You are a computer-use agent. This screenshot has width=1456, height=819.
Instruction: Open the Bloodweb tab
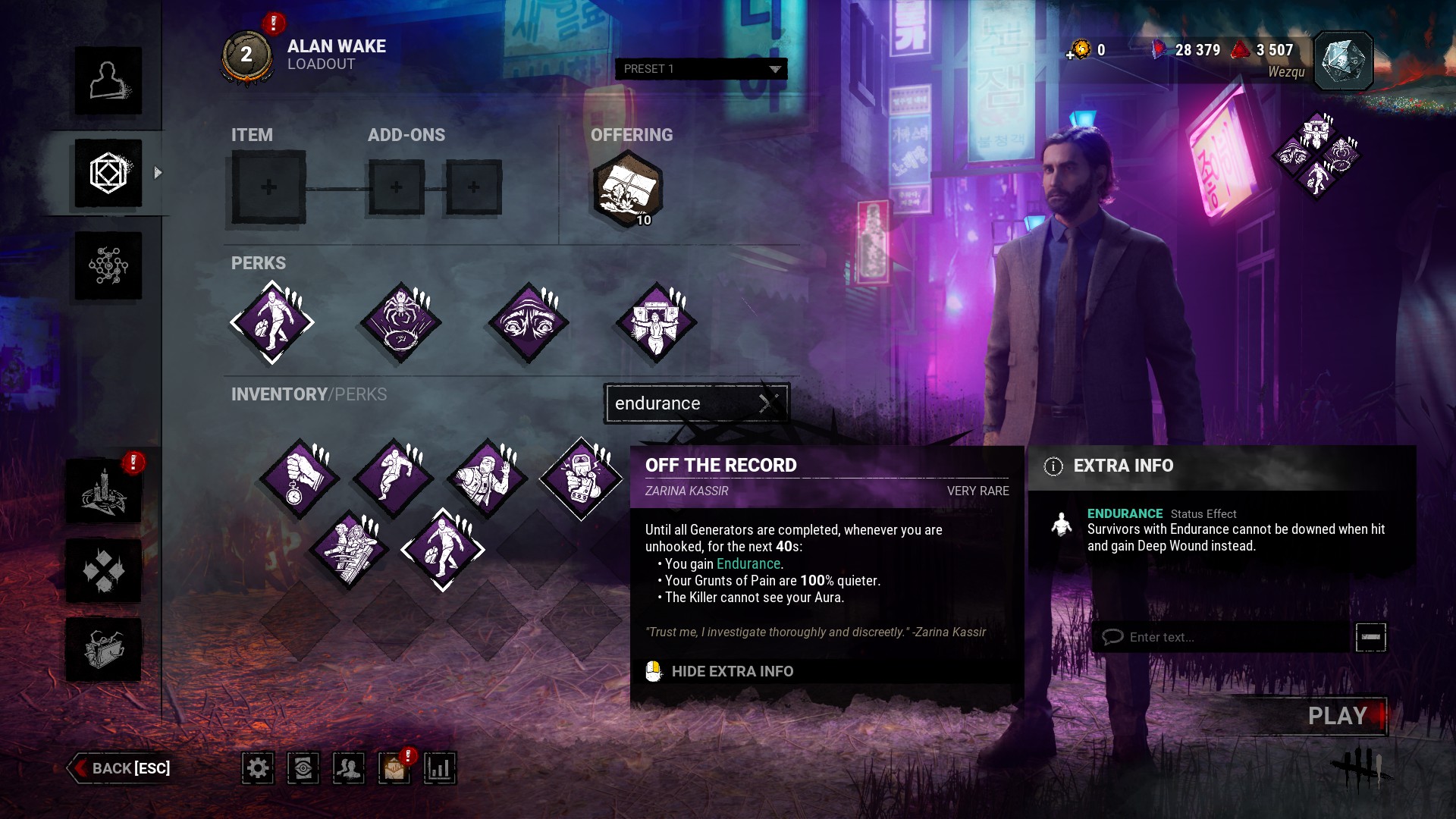(x=108, y=265)
